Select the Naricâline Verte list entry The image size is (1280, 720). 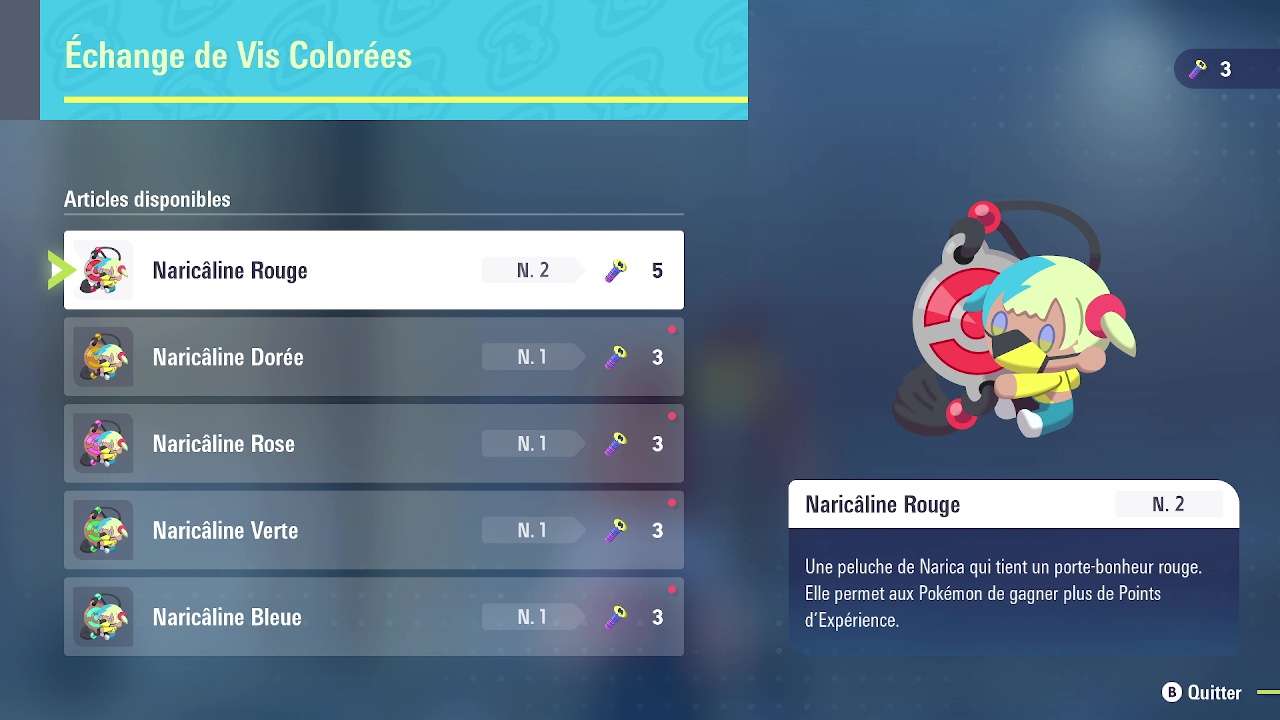coord(373,530)
